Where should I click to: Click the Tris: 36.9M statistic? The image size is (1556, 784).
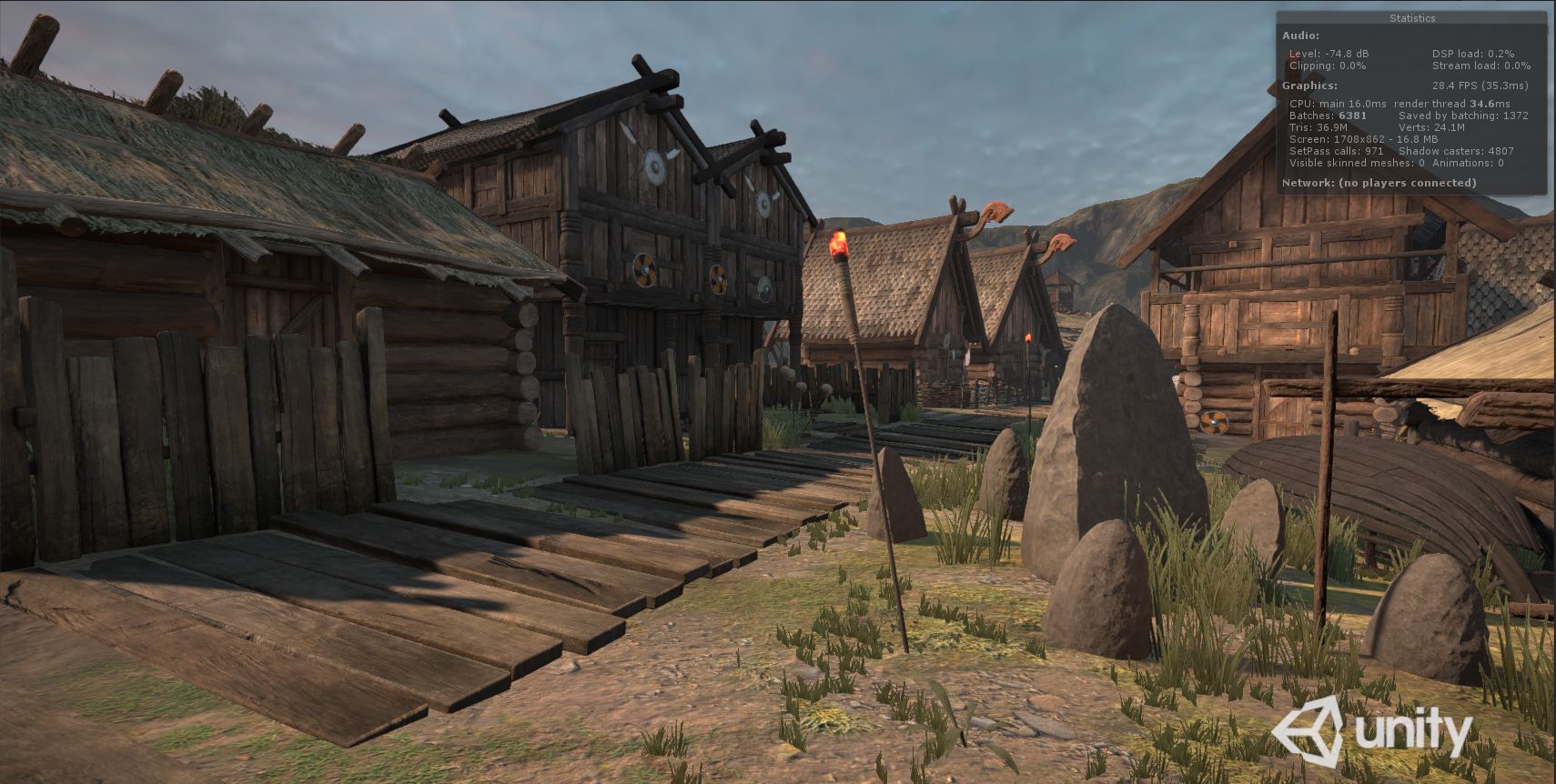coord(1319,127)
